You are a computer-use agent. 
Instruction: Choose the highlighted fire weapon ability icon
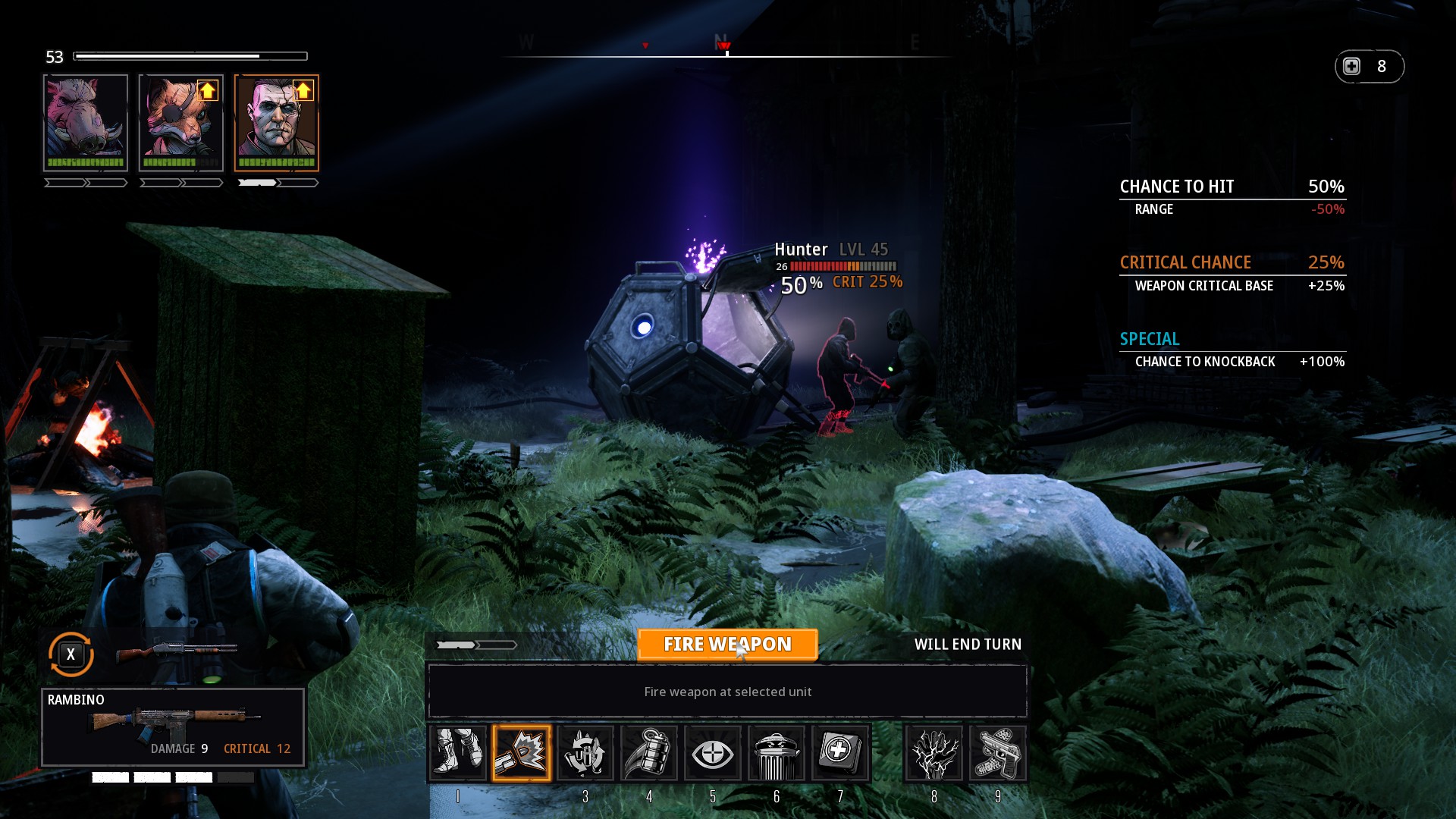pos(522,753)
